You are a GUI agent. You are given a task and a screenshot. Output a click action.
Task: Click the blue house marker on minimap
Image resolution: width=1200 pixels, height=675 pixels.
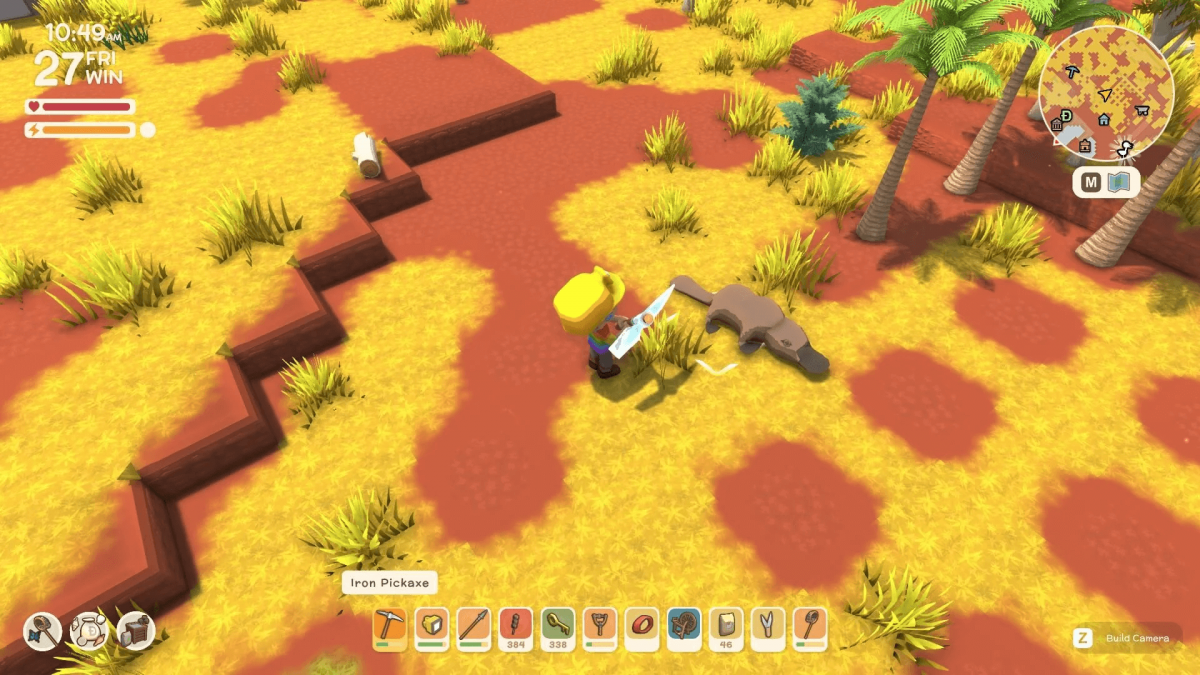click(1104, 119)
